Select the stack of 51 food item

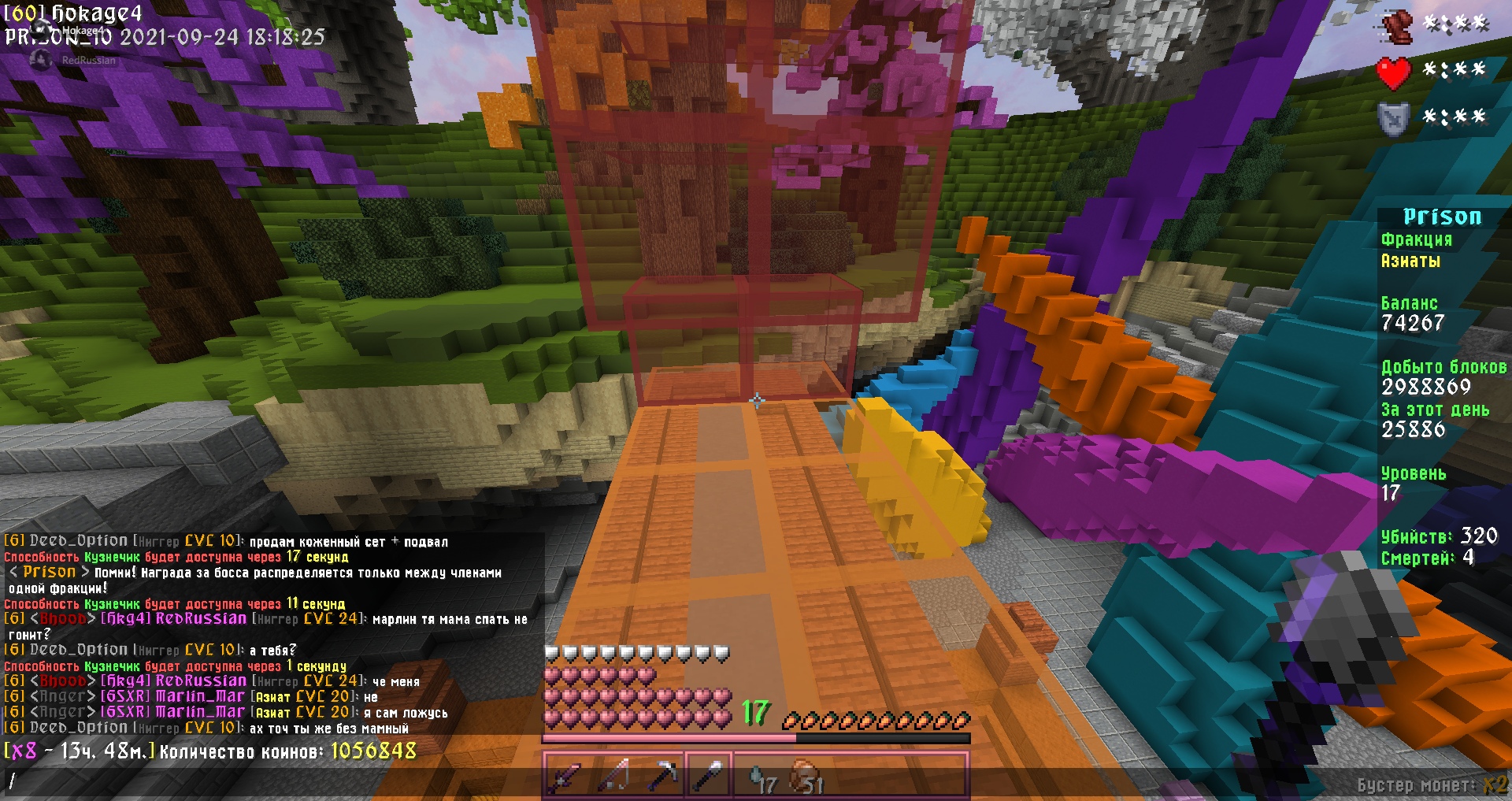point(805,777)
